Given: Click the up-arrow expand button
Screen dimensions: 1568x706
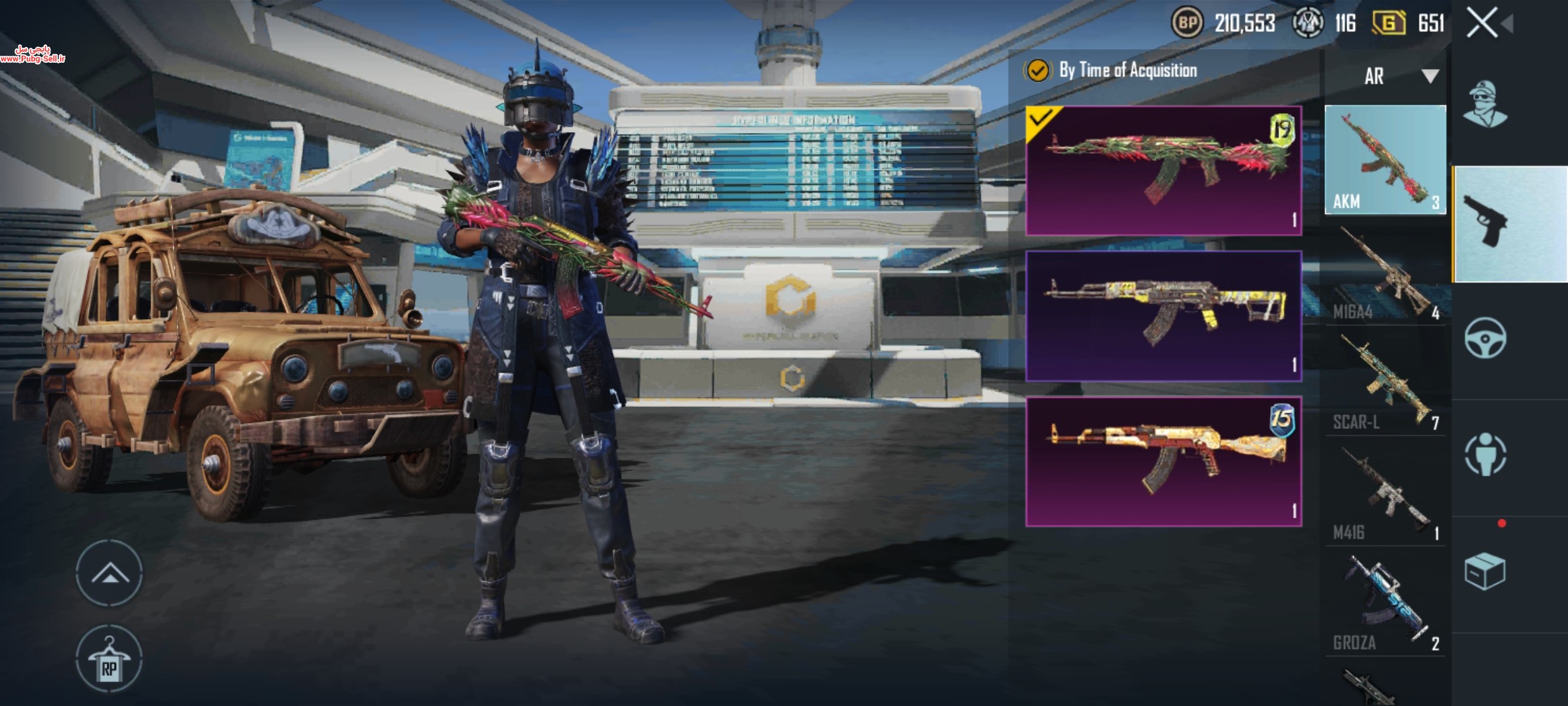Looking at the screenshot, I should [x=109, y=573].
